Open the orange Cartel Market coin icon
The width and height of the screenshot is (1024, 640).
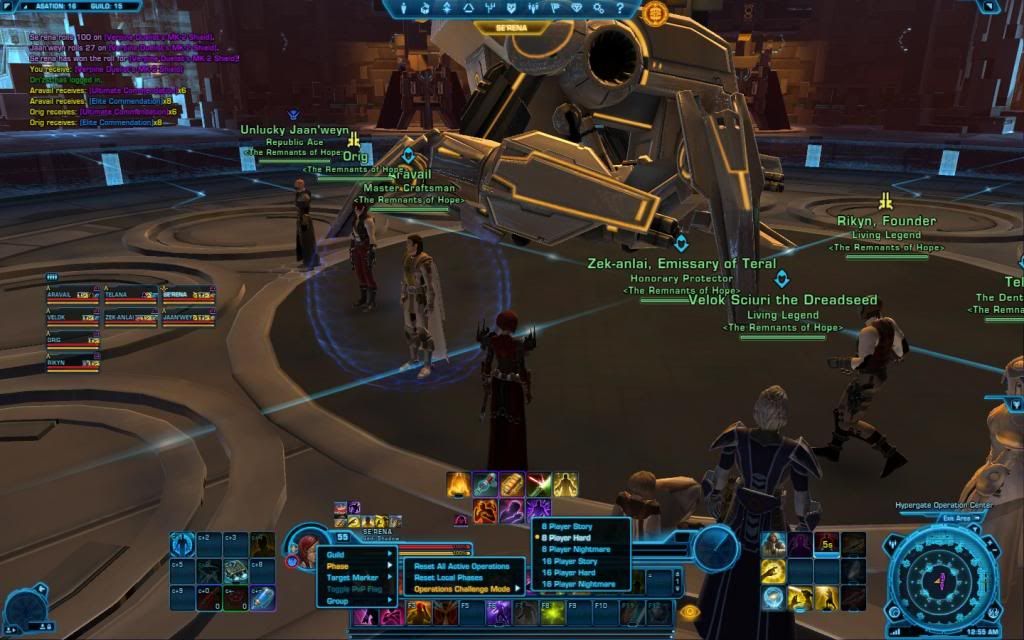pyautogui.click(x=655, y=13)
